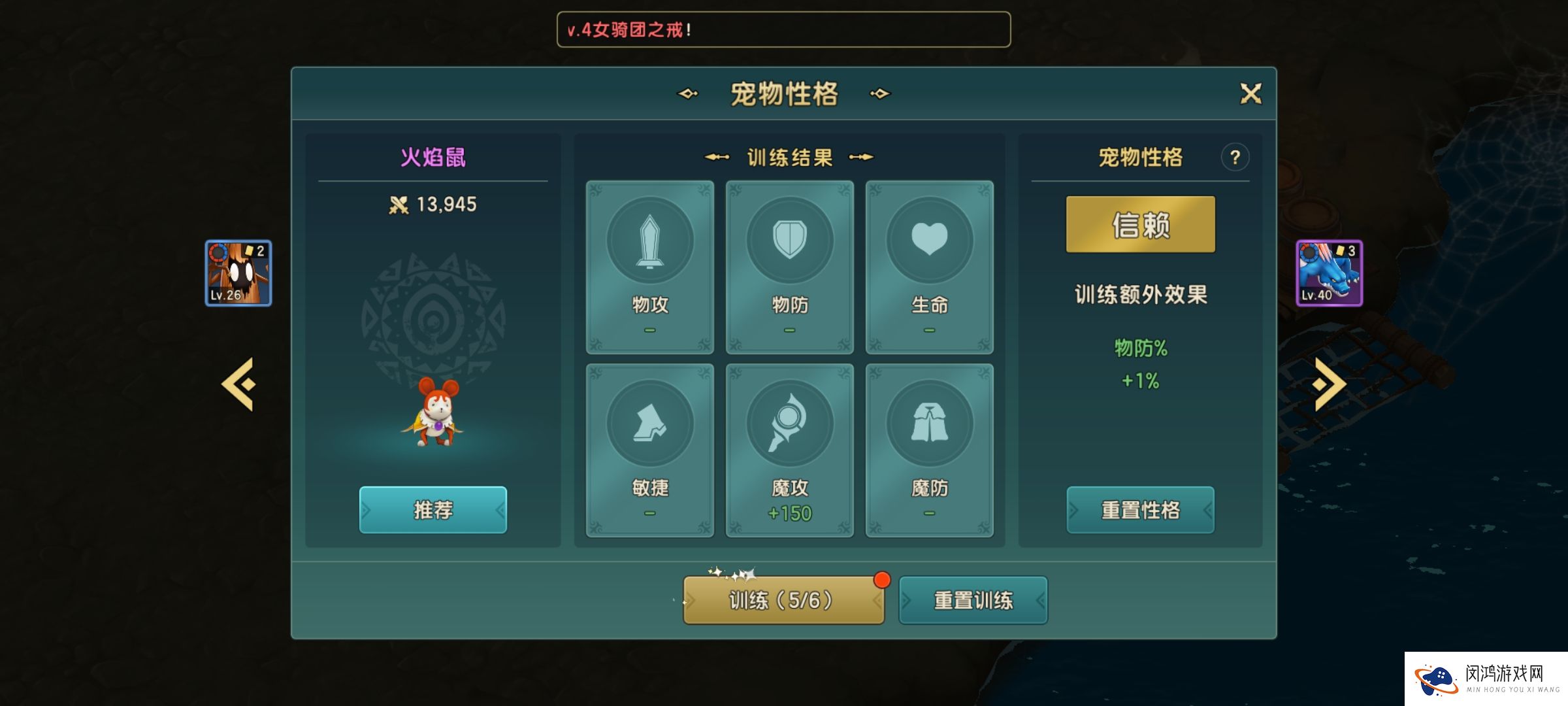Open the 训练结果 section header arrows

789,157
